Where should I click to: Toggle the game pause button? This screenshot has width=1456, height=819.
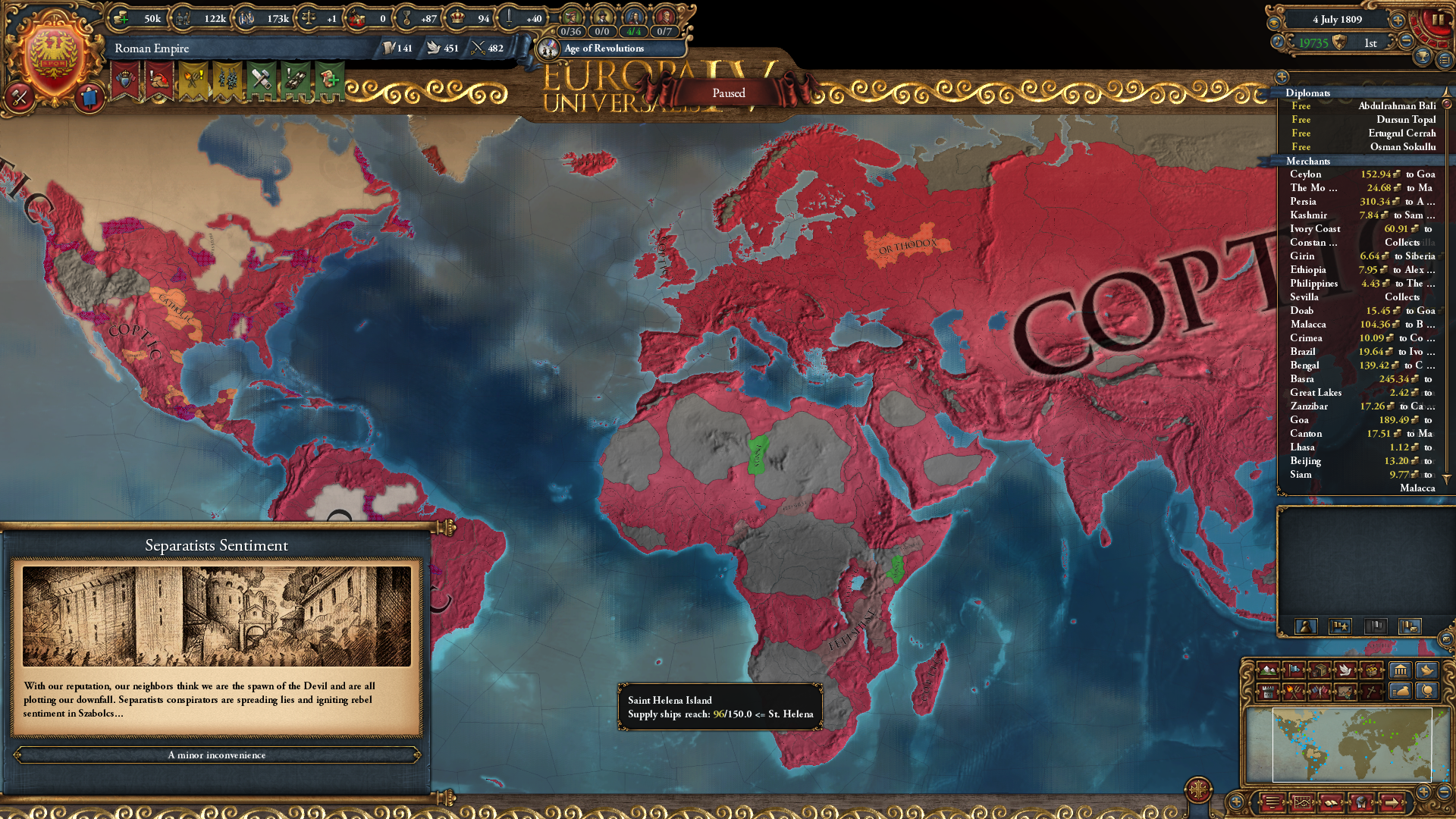1439,18
